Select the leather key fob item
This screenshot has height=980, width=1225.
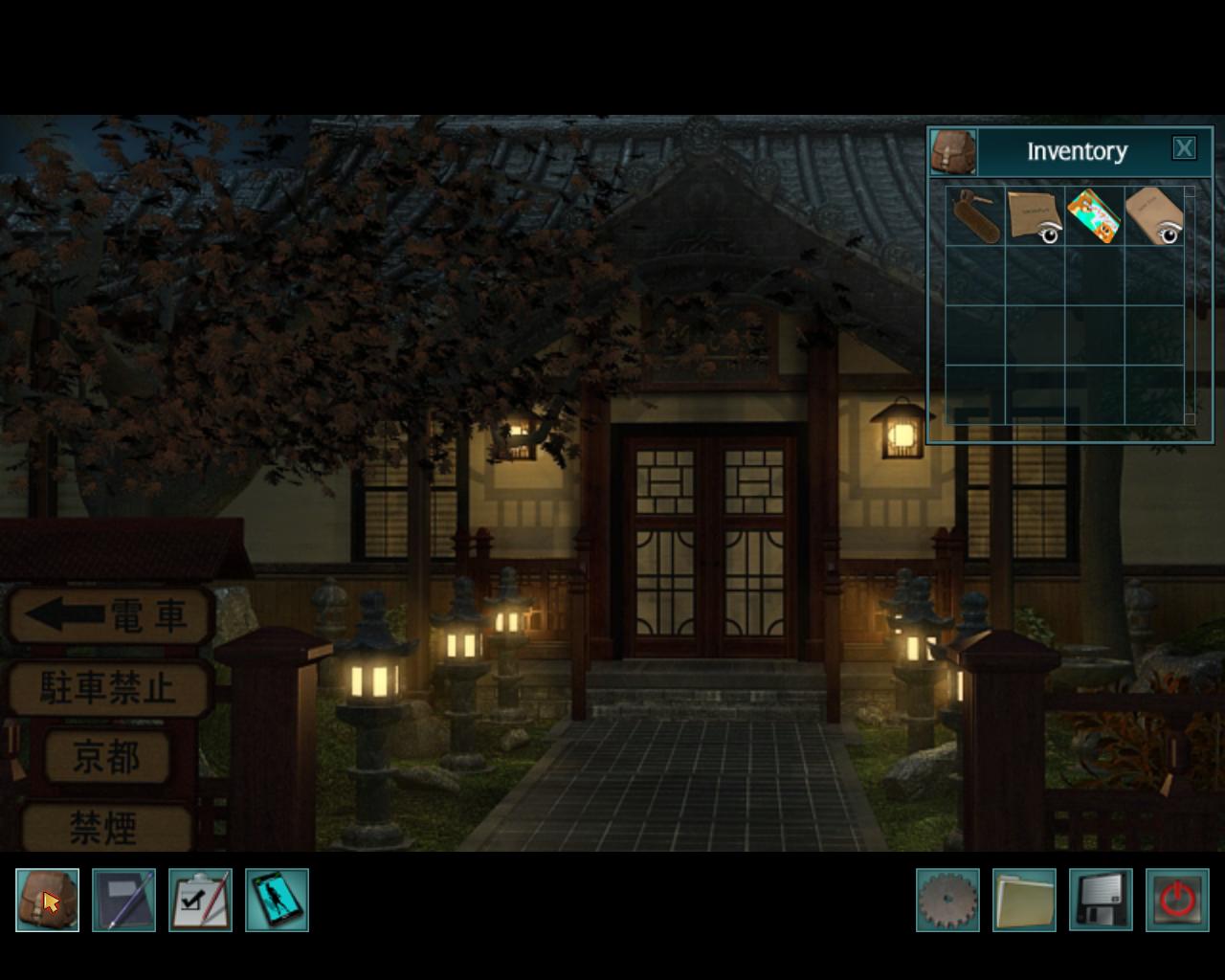(975, 216)
